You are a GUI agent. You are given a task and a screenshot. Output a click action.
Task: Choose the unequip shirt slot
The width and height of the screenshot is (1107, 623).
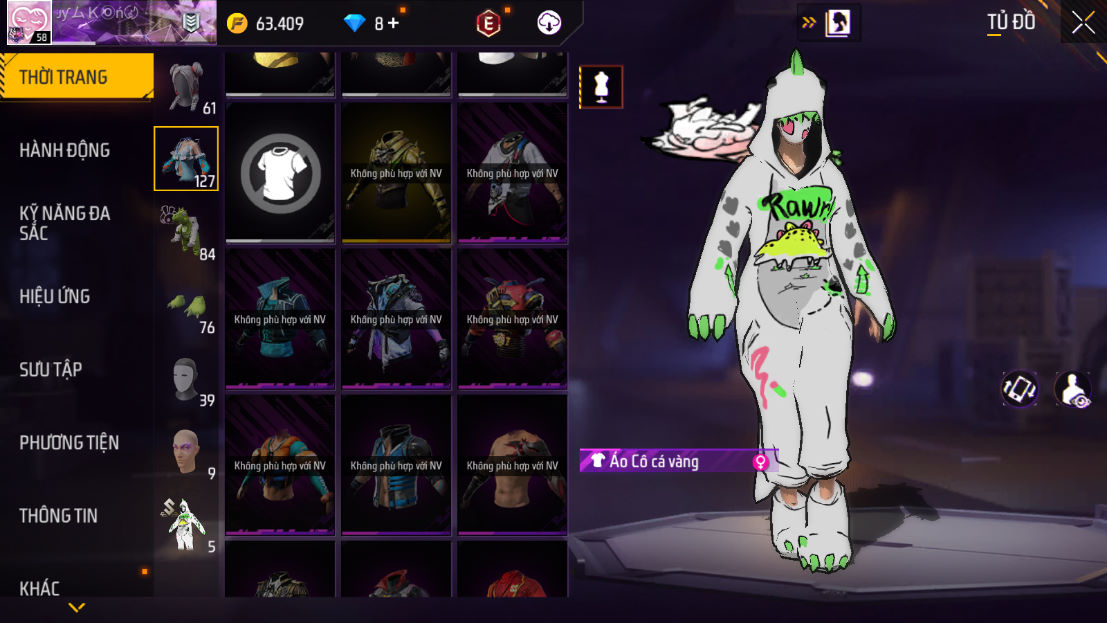(280, 172)
